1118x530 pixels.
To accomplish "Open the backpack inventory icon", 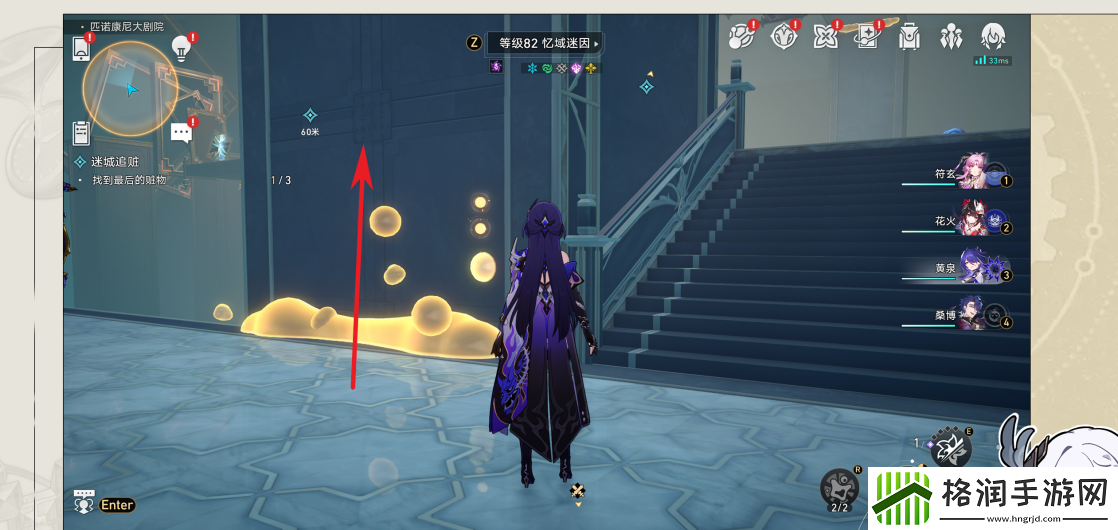I will click(909, 37).
